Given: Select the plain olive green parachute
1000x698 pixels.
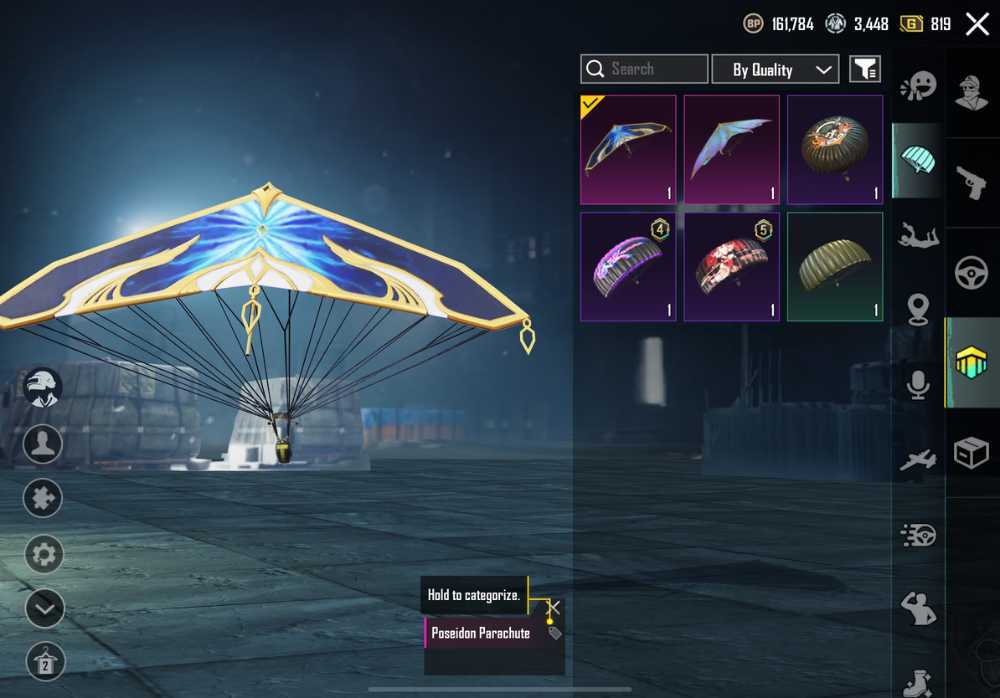Looking at the screenshot, I should 835,266.
